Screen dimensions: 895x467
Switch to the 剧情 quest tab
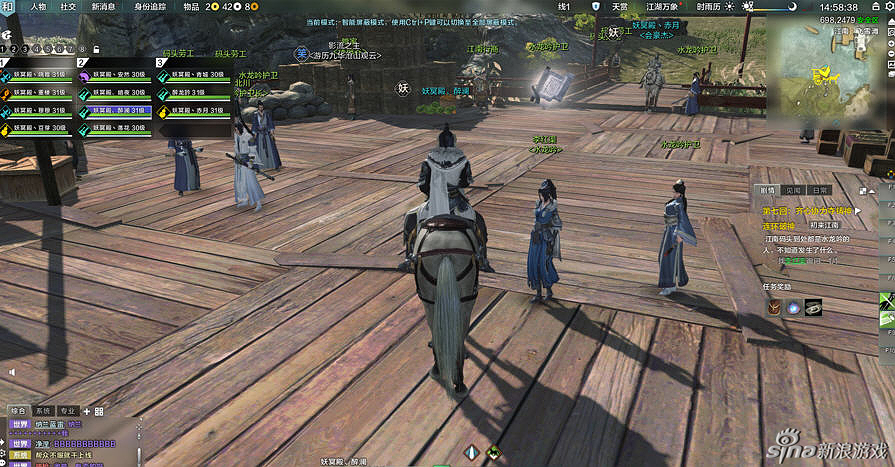[x=768, y=190]
